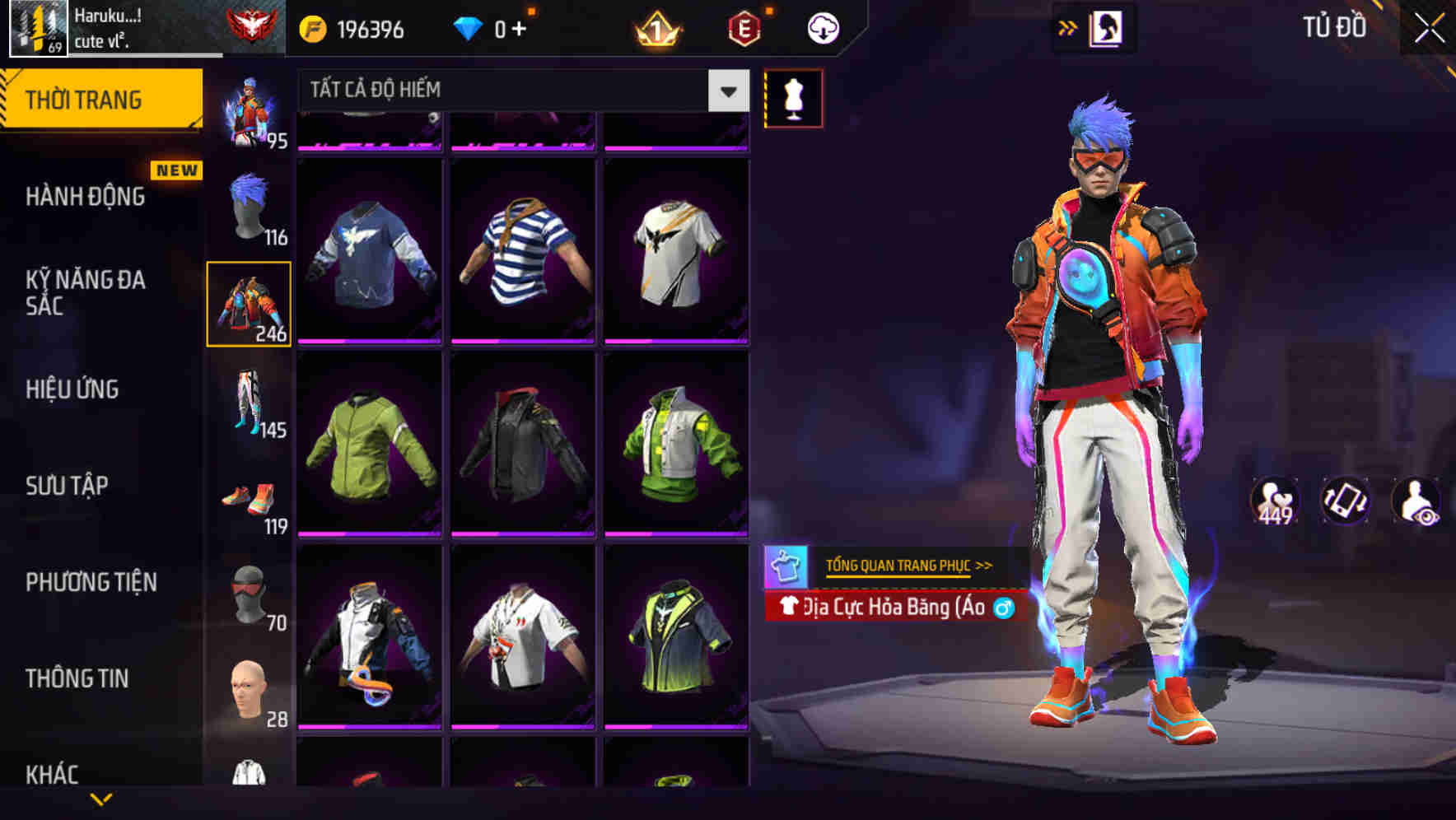This screenshot has height=820, width=1456.
Task: Toggle the mannequin display option
Action: click(x=794, y=97)
